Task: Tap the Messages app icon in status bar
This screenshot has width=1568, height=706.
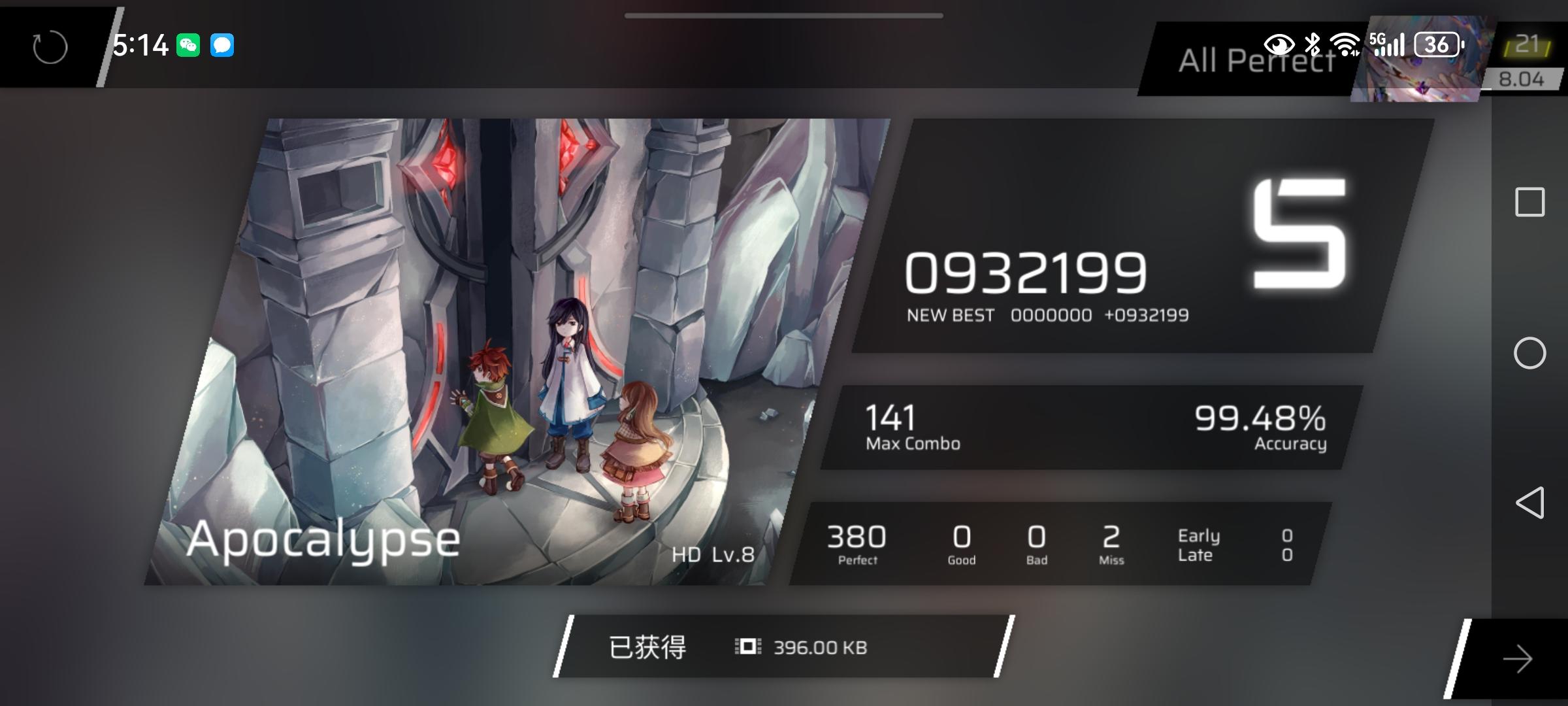Action: (x=223, y=44)
